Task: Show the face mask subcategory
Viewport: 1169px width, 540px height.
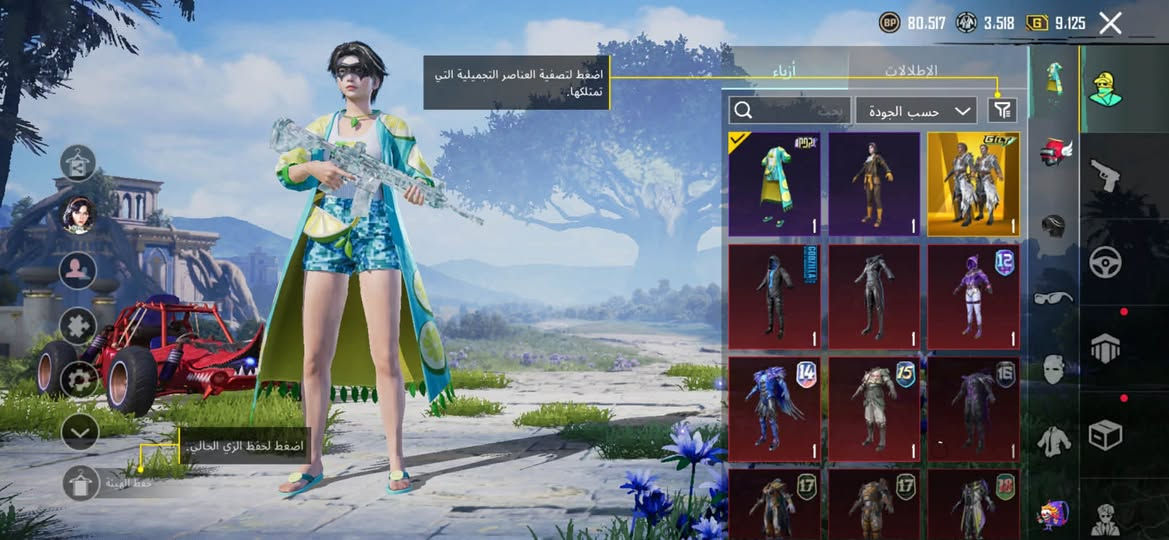Action: (x=1053, y=368)
